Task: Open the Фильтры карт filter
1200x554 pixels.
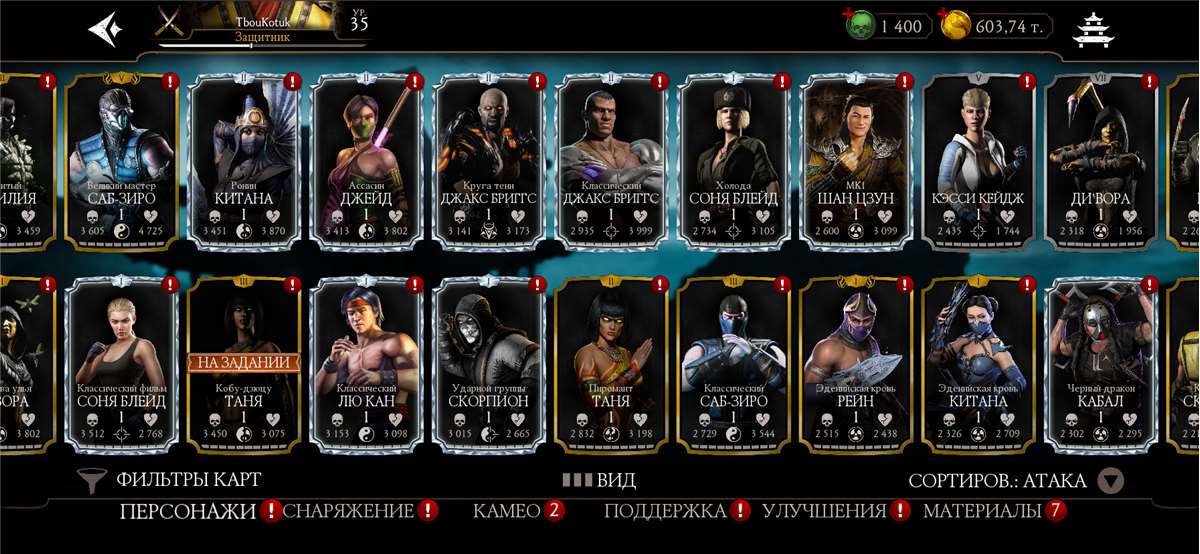Action: click(x=170, y=480)
